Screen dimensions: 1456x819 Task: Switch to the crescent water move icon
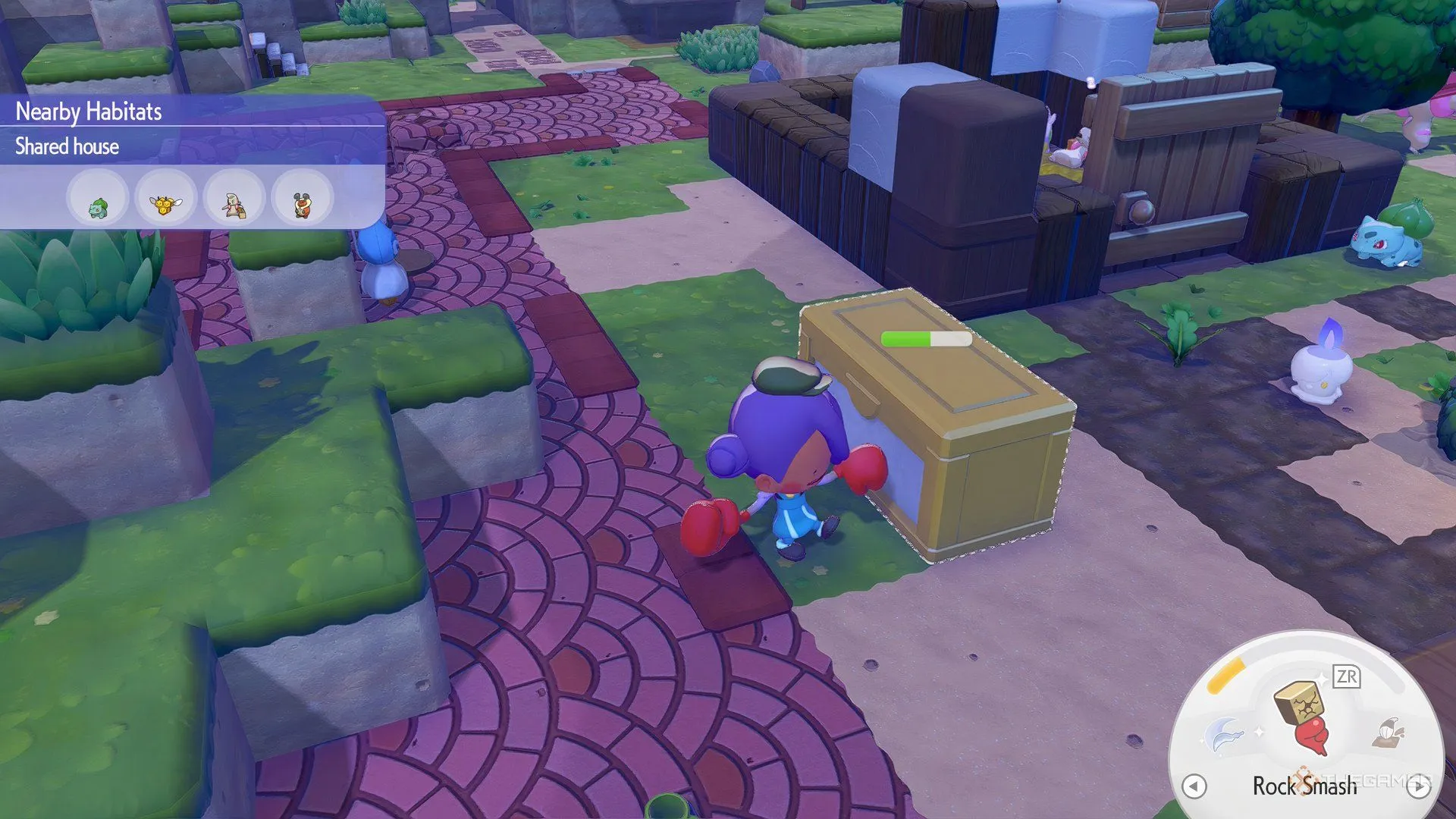(1224, 733)
